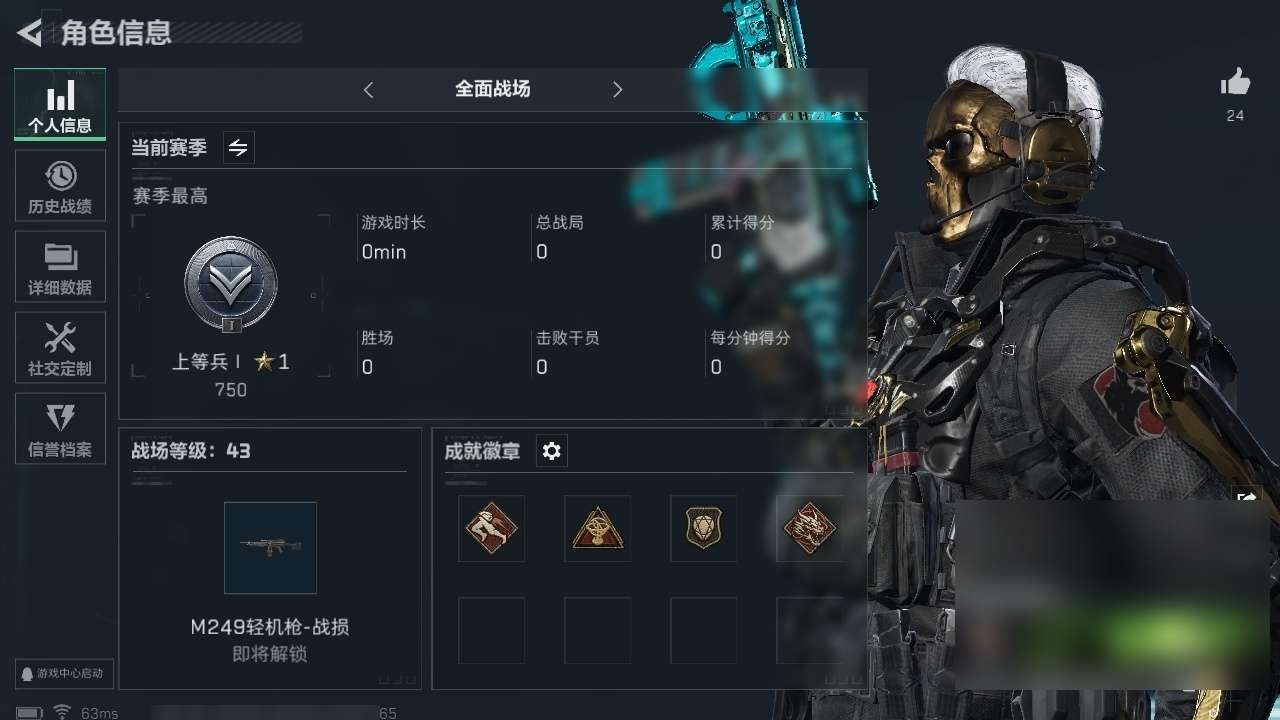Image resolution: width=1280 pixels, height=720 pixels.
Task: Toggle the season swap button next to 当前赛季
Action: tap(238, 148)
